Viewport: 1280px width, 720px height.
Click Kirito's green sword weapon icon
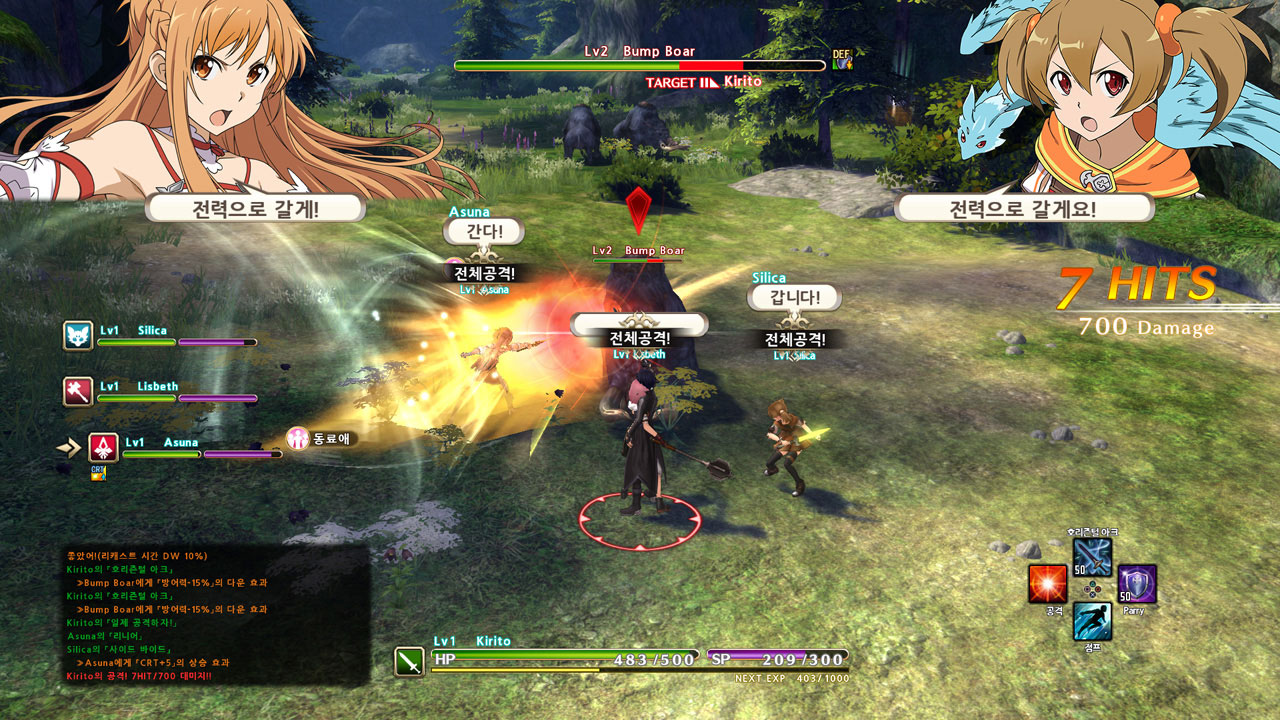pos(410,662)
